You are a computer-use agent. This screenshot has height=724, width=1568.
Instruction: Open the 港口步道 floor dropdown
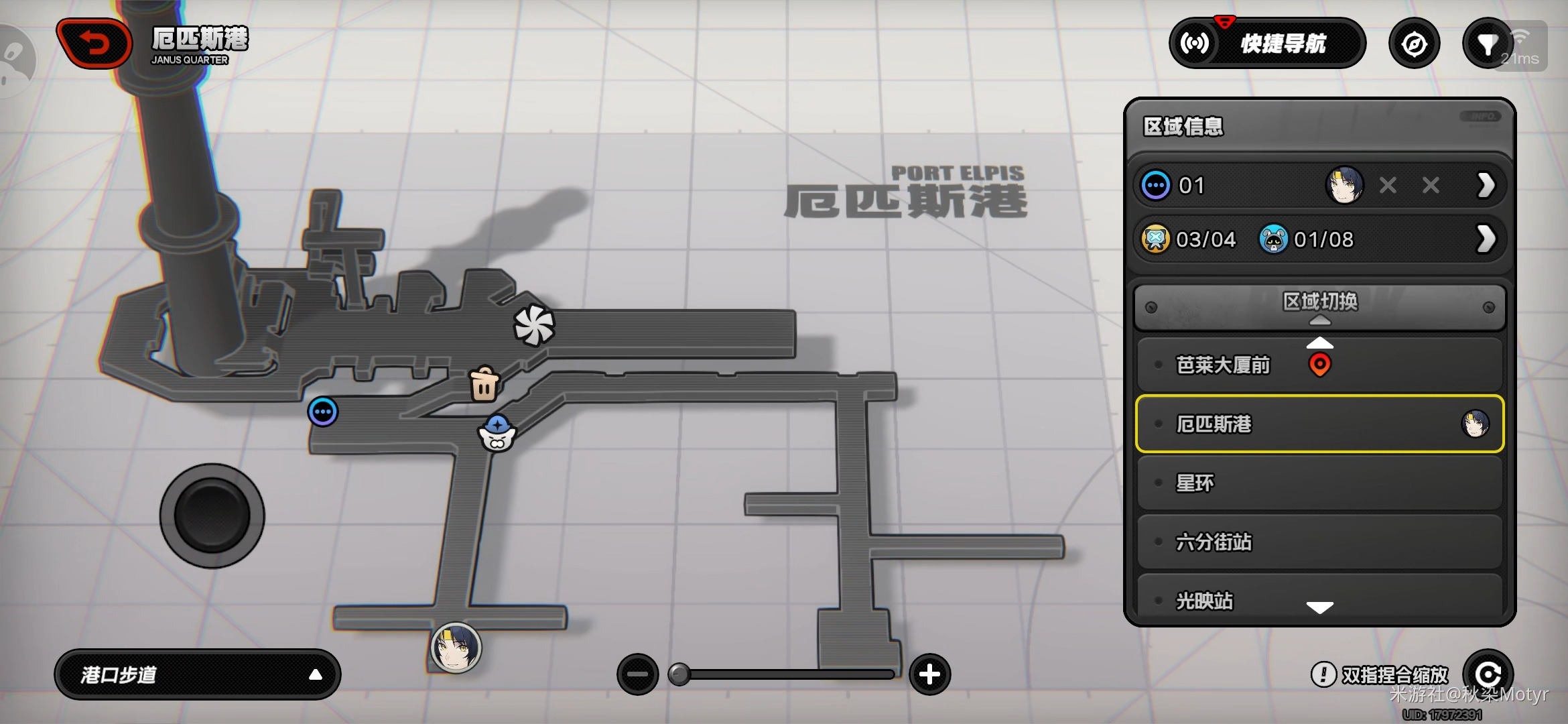(197, 674)
